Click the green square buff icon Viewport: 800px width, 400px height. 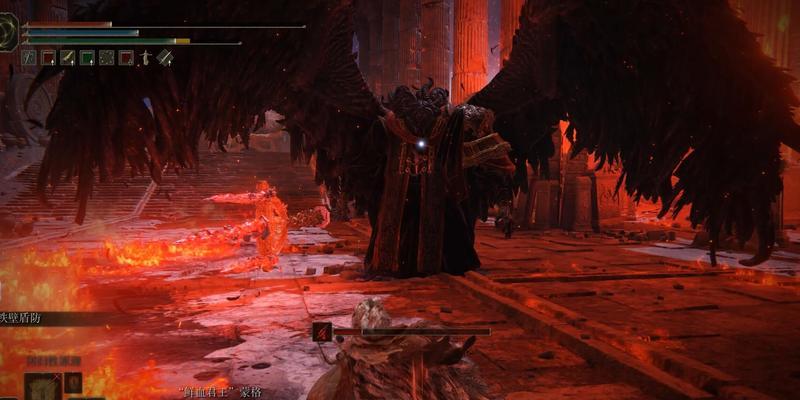(87, 58)
